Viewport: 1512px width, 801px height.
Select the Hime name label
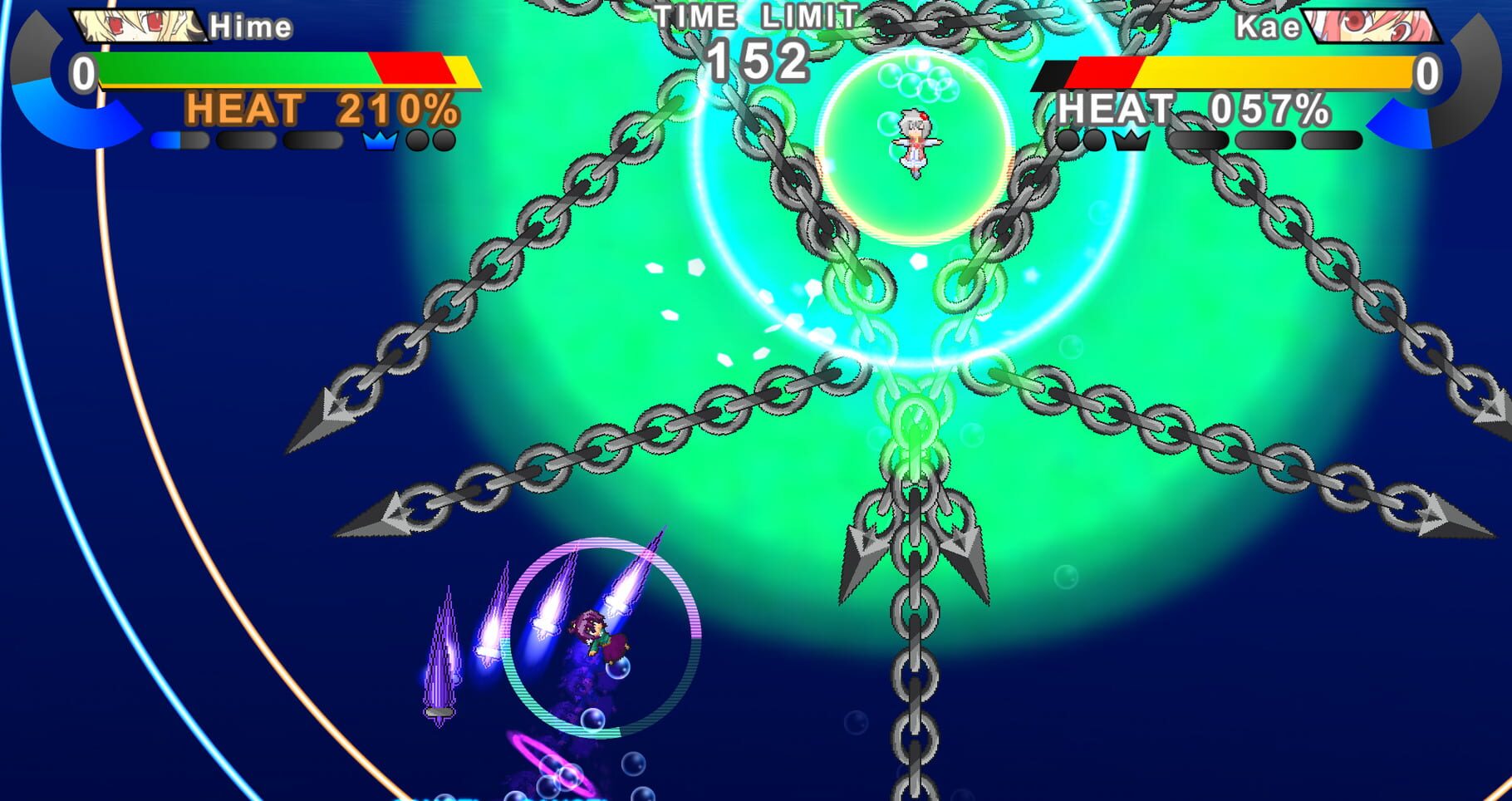(249, 27)
